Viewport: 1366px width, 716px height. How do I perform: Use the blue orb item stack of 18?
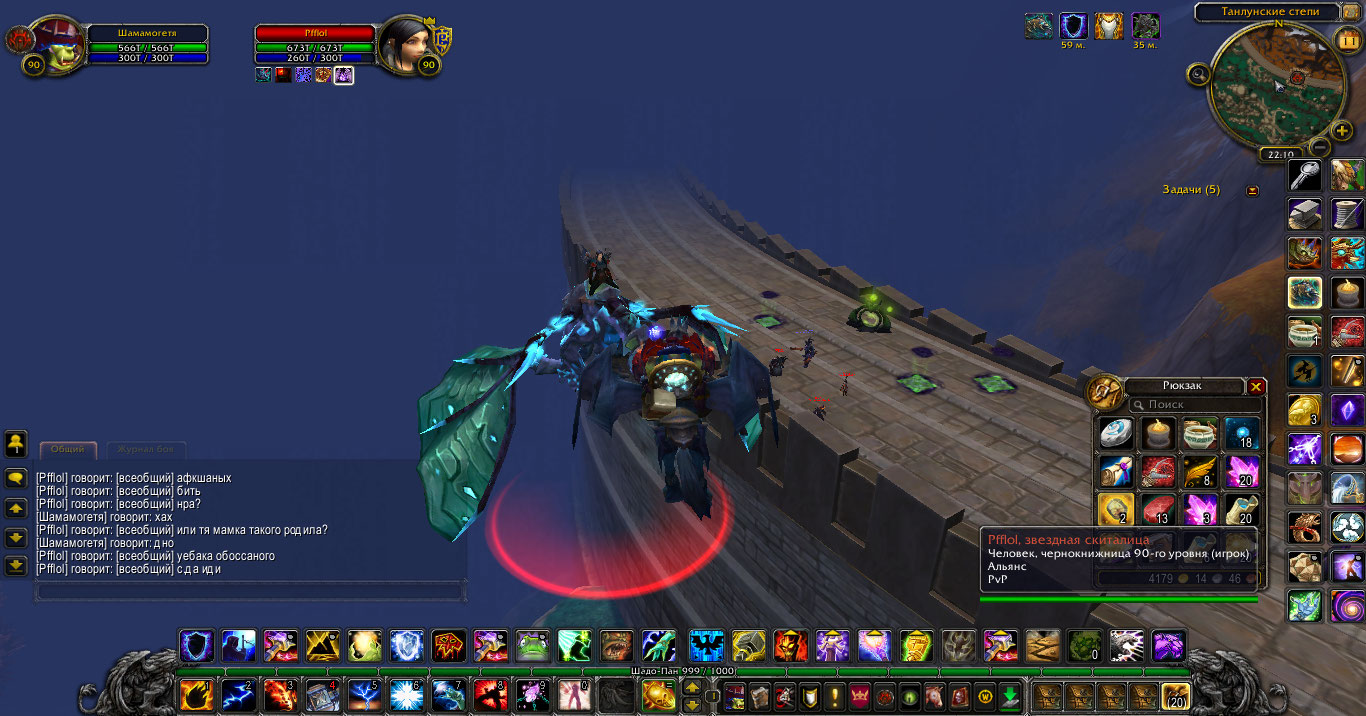[x=1241, y=434]
